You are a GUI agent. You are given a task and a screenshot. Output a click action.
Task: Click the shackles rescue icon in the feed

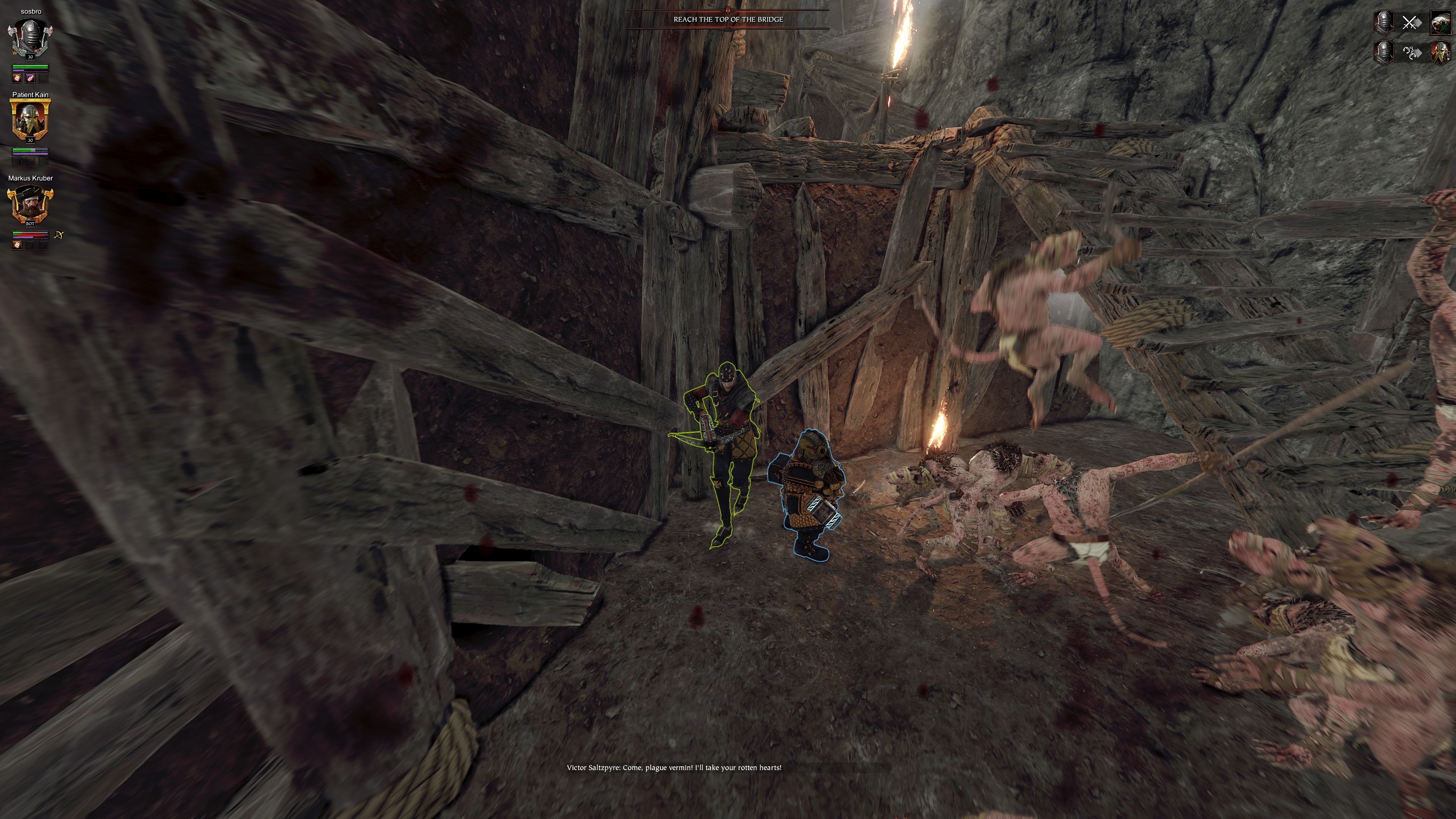(x=1411, y=53)
